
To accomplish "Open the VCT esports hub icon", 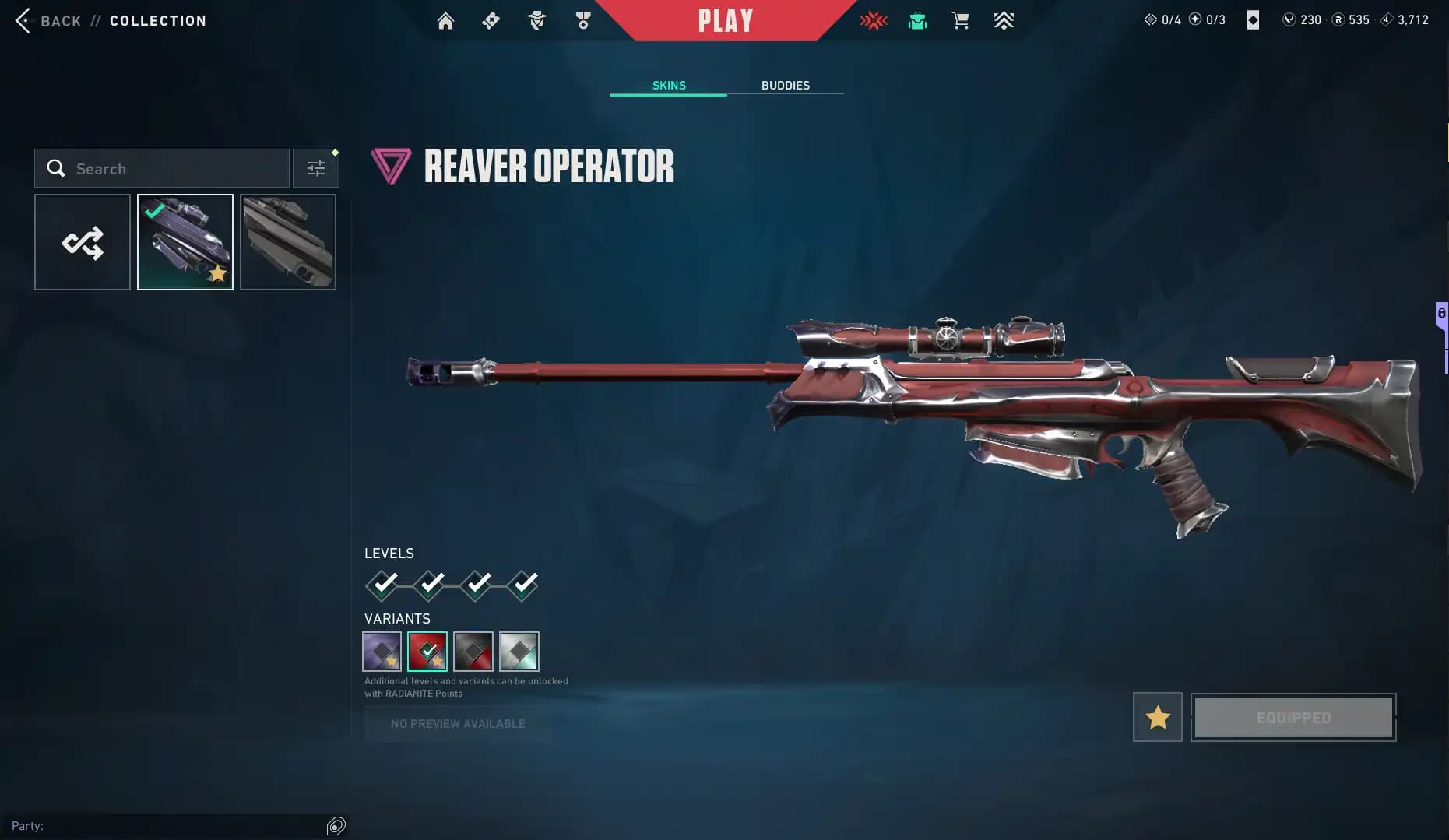I will pos(874,20).
